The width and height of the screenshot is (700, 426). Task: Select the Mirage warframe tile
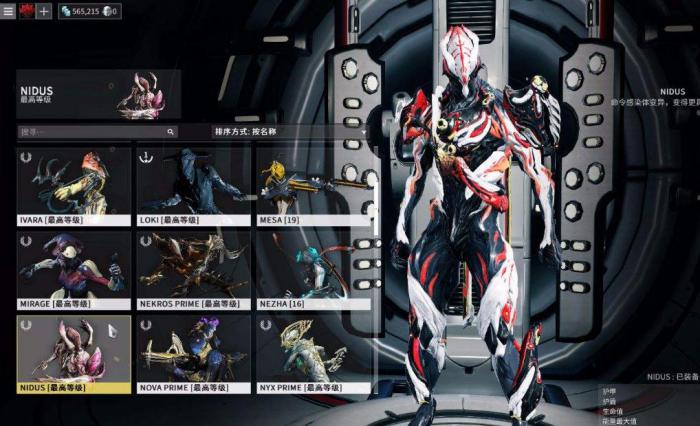pos(74,269)
